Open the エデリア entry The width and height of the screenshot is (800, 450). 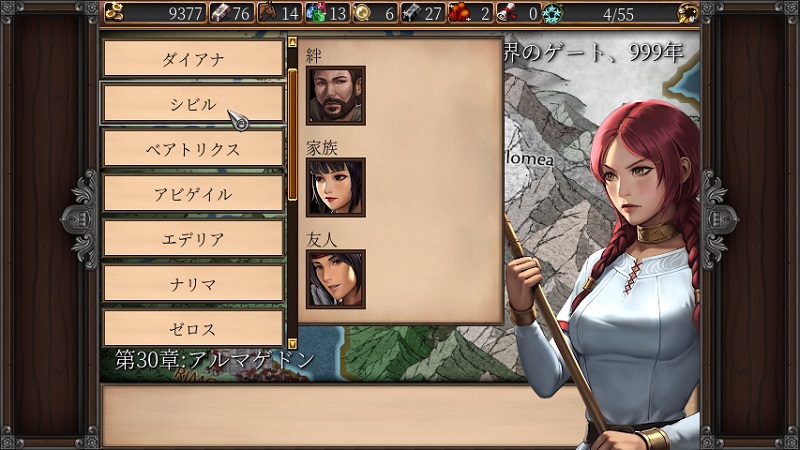click(193, 238)
